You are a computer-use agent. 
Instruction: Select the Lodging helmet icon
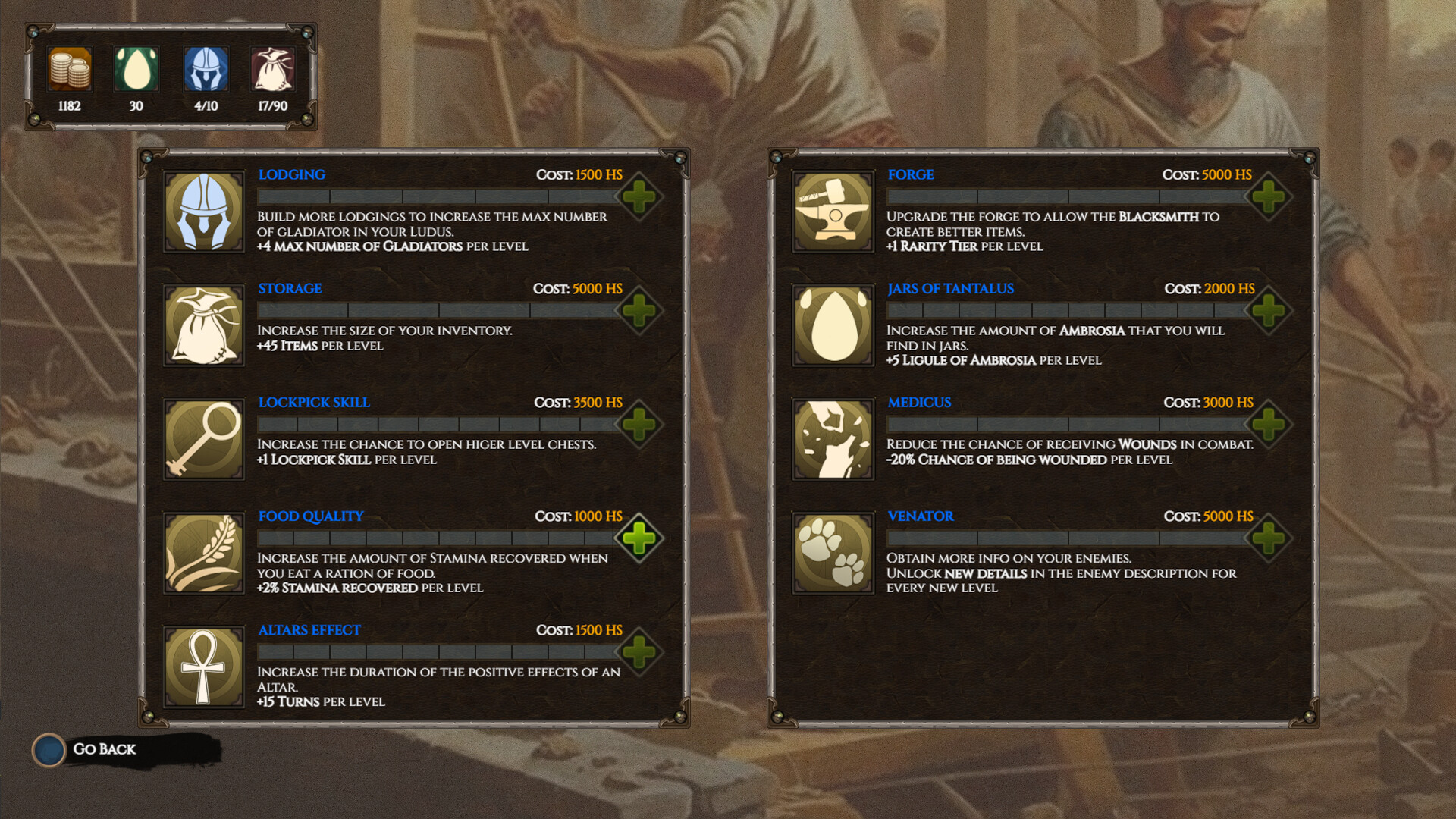click(x=204, y=212)
